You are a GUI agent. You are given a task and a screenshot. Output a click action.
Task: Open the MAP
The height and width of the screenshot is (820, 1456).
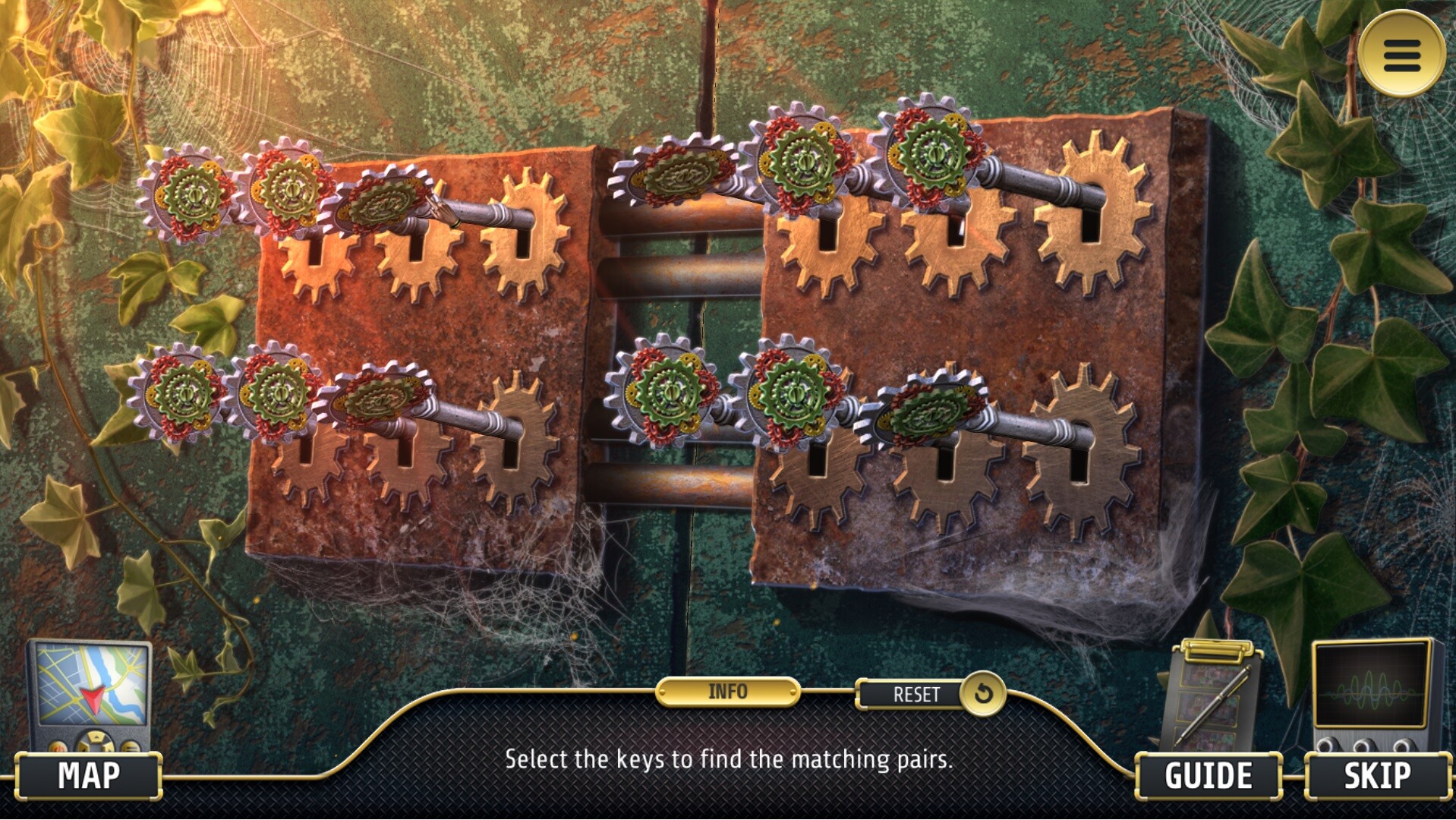pyautogui.click(x=88, y=776)
